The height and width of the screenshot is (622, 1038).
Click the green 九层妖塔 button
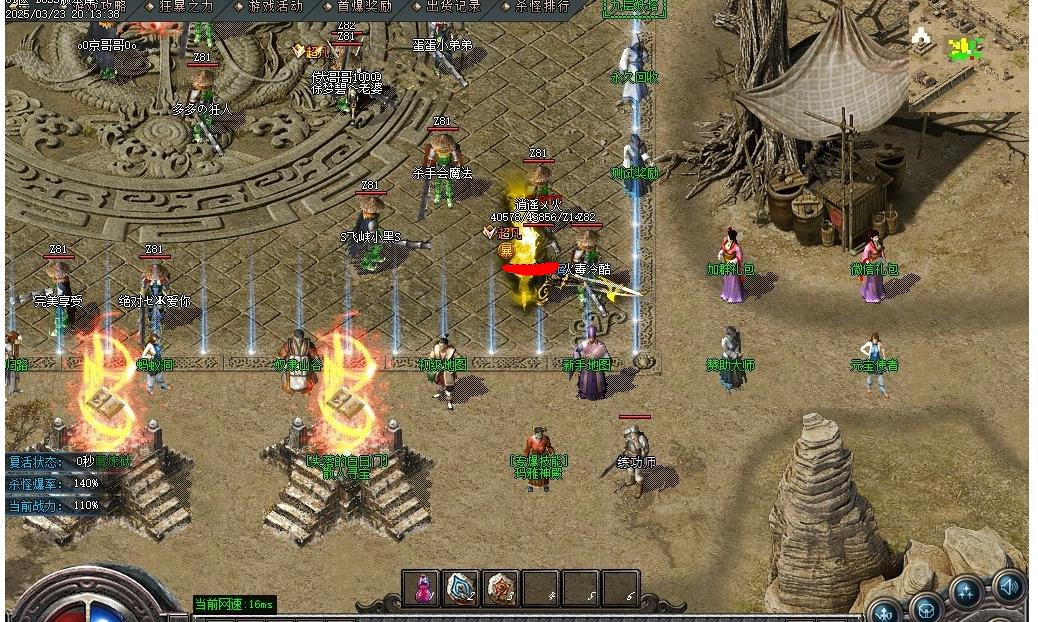[634, 7]
